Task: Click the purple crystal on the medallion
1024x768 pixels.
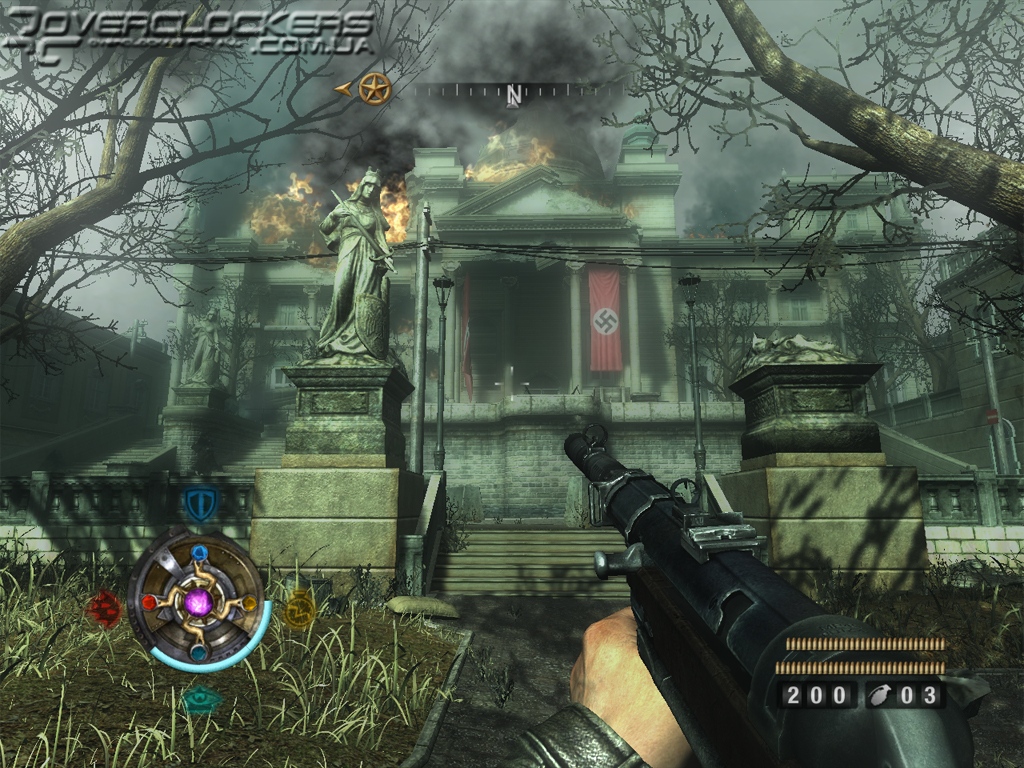Action: click(199, 603)
